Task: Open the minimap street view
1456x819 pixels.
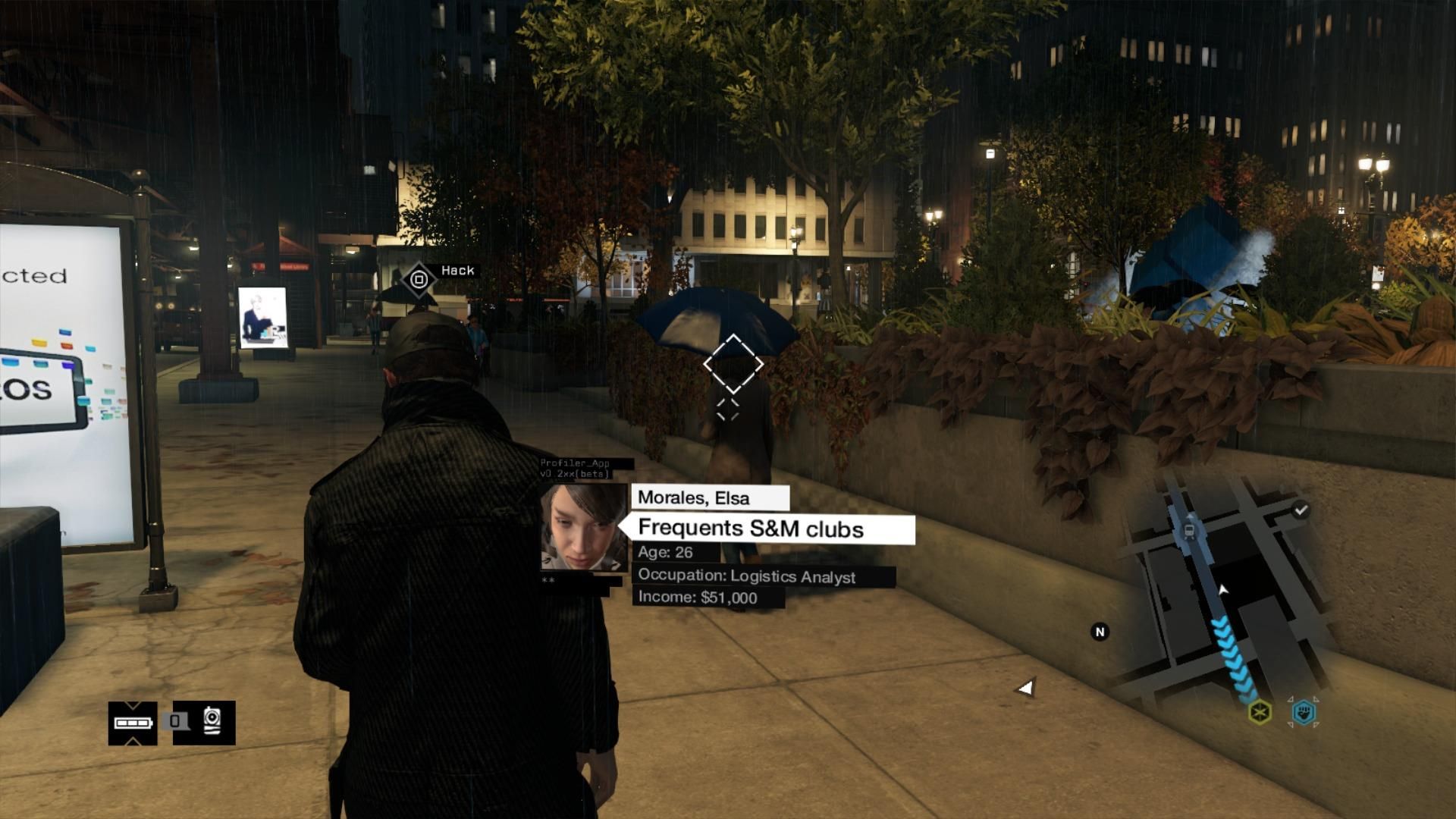Action: (1221, 591)
